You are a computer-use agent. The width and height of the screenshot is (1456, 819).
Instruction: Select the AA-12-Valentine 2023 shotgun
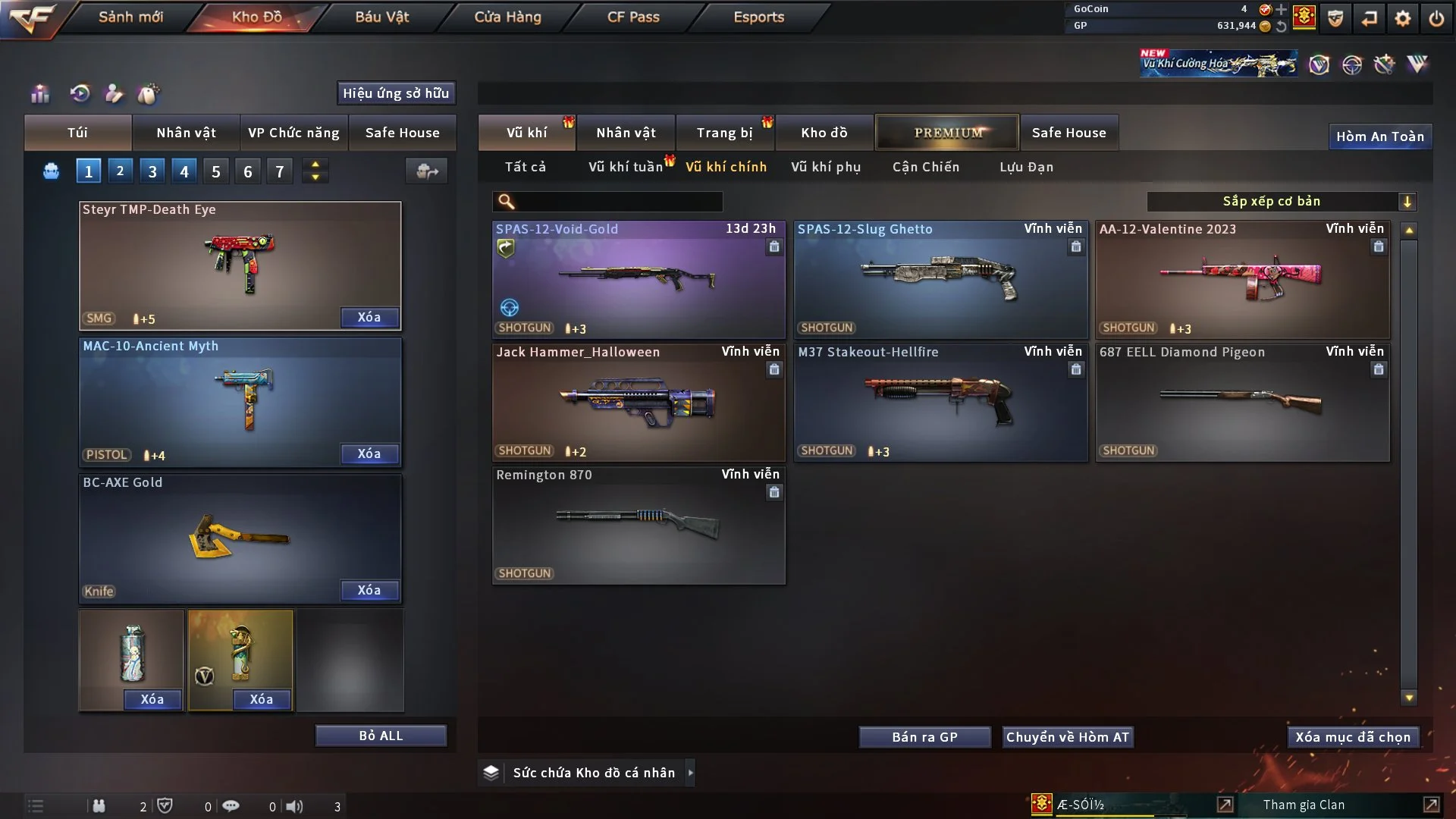(1242, 280)
